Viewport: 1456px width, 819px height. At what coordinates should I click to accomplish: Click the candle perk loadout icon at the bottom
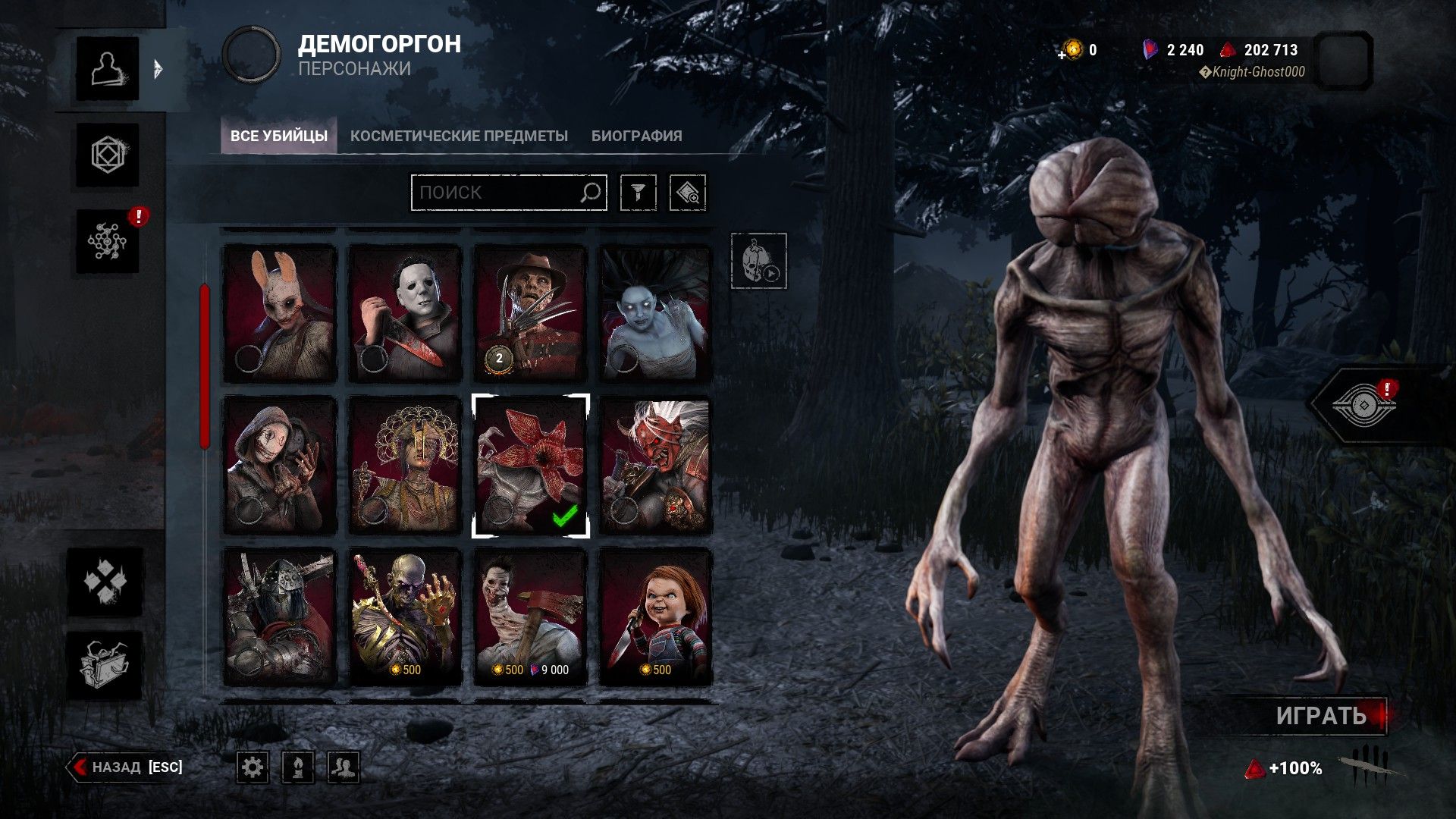pos(297,767)
